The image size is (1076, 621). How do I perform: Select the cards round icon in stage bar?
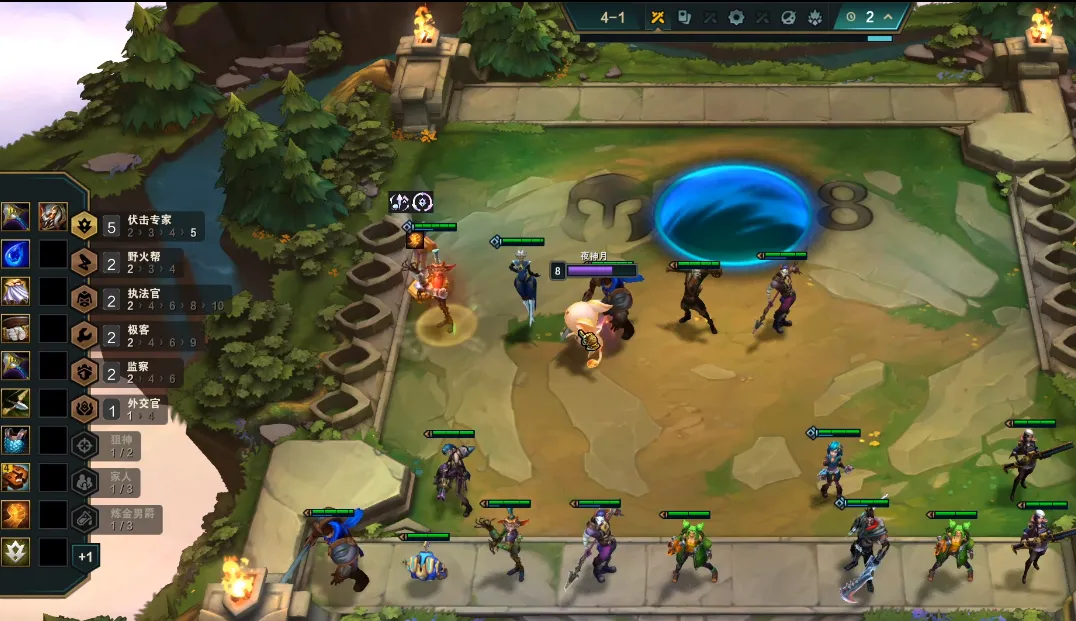[684, 17]
